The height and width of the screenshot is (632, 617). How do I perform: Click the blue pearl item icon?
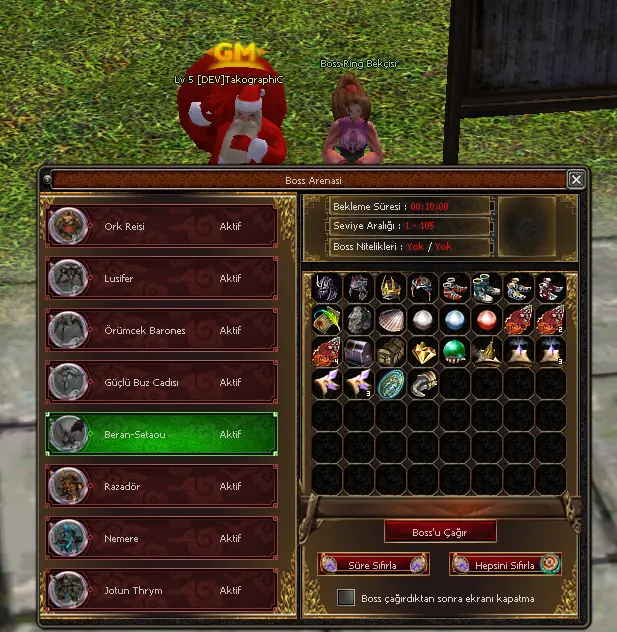(456, 320)
